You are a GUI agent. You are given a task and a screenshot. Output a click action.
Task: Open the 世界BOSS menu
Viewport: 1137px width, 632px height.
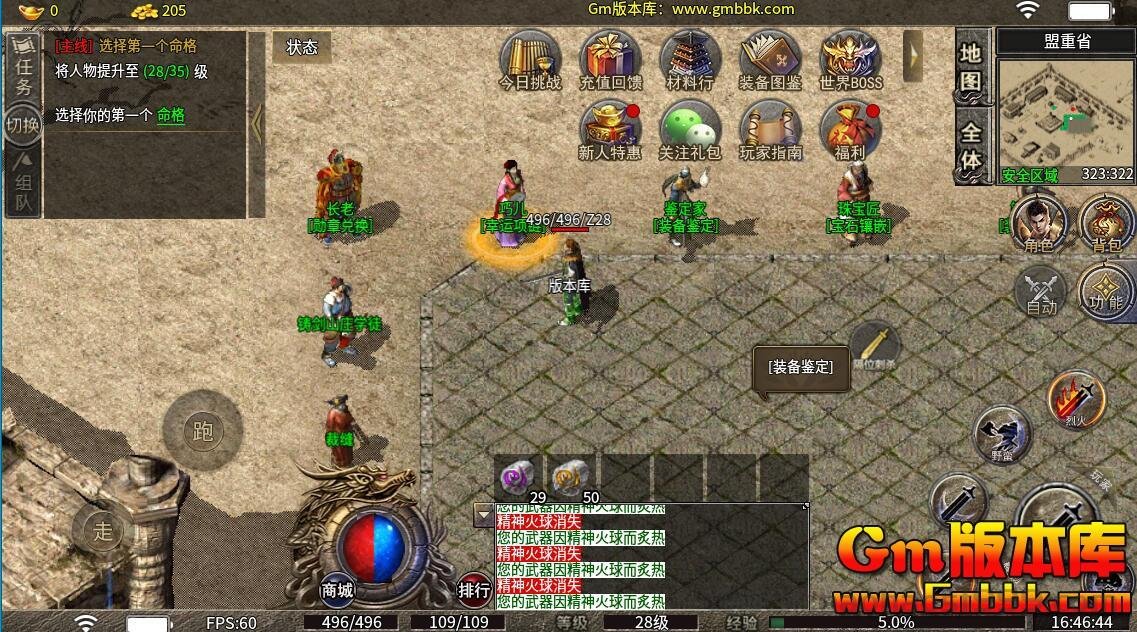850,59
